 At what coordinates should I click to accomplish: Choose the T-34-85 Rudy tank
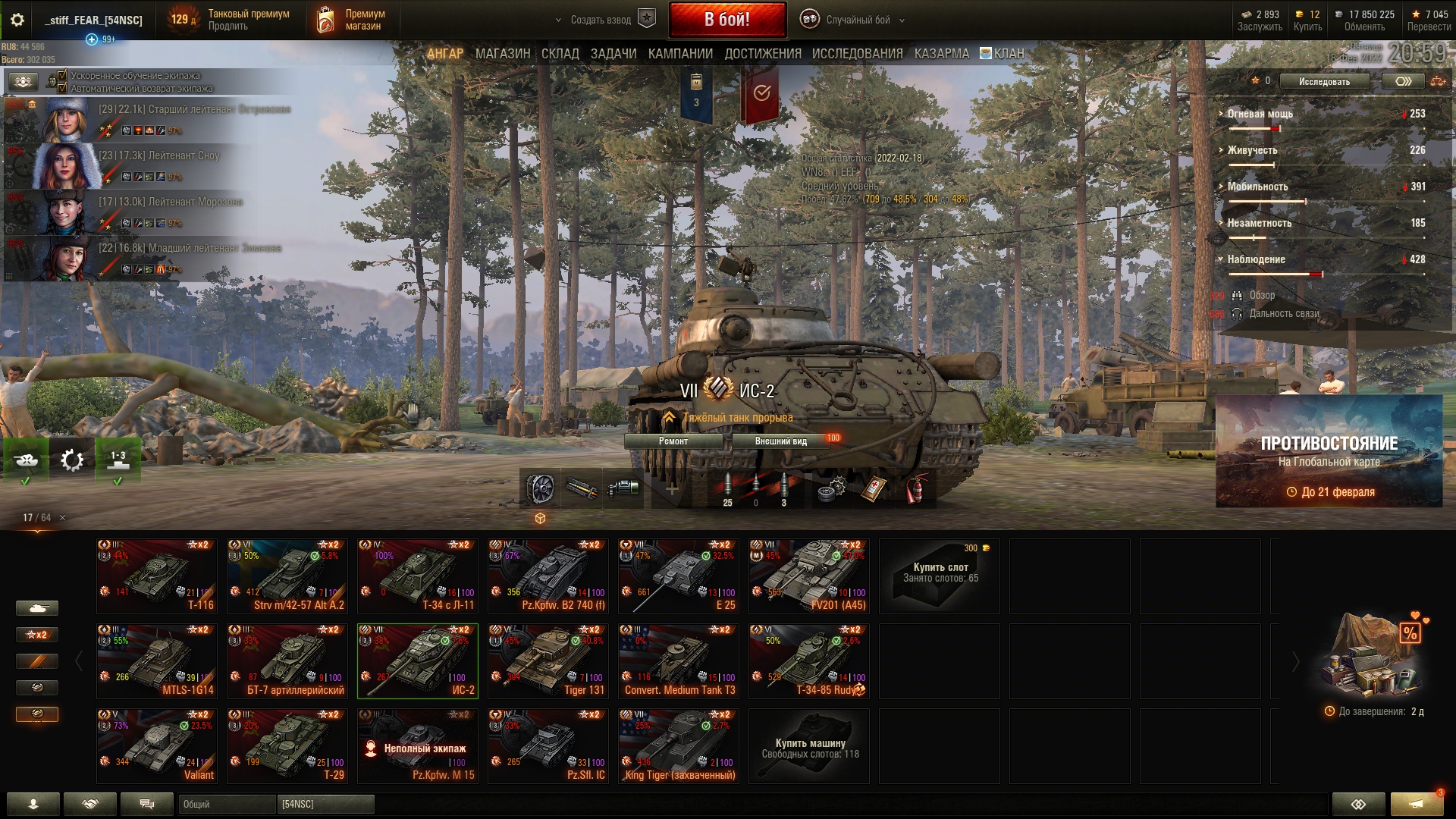point(808,661)
